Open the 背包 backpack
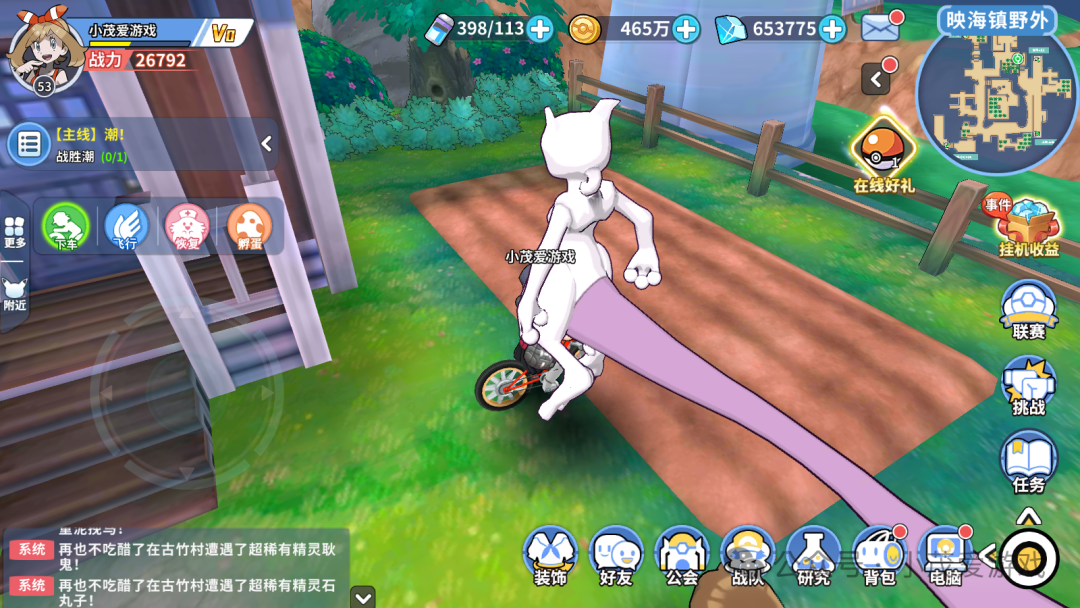The image size is (1080, 608). pos(879,555)
